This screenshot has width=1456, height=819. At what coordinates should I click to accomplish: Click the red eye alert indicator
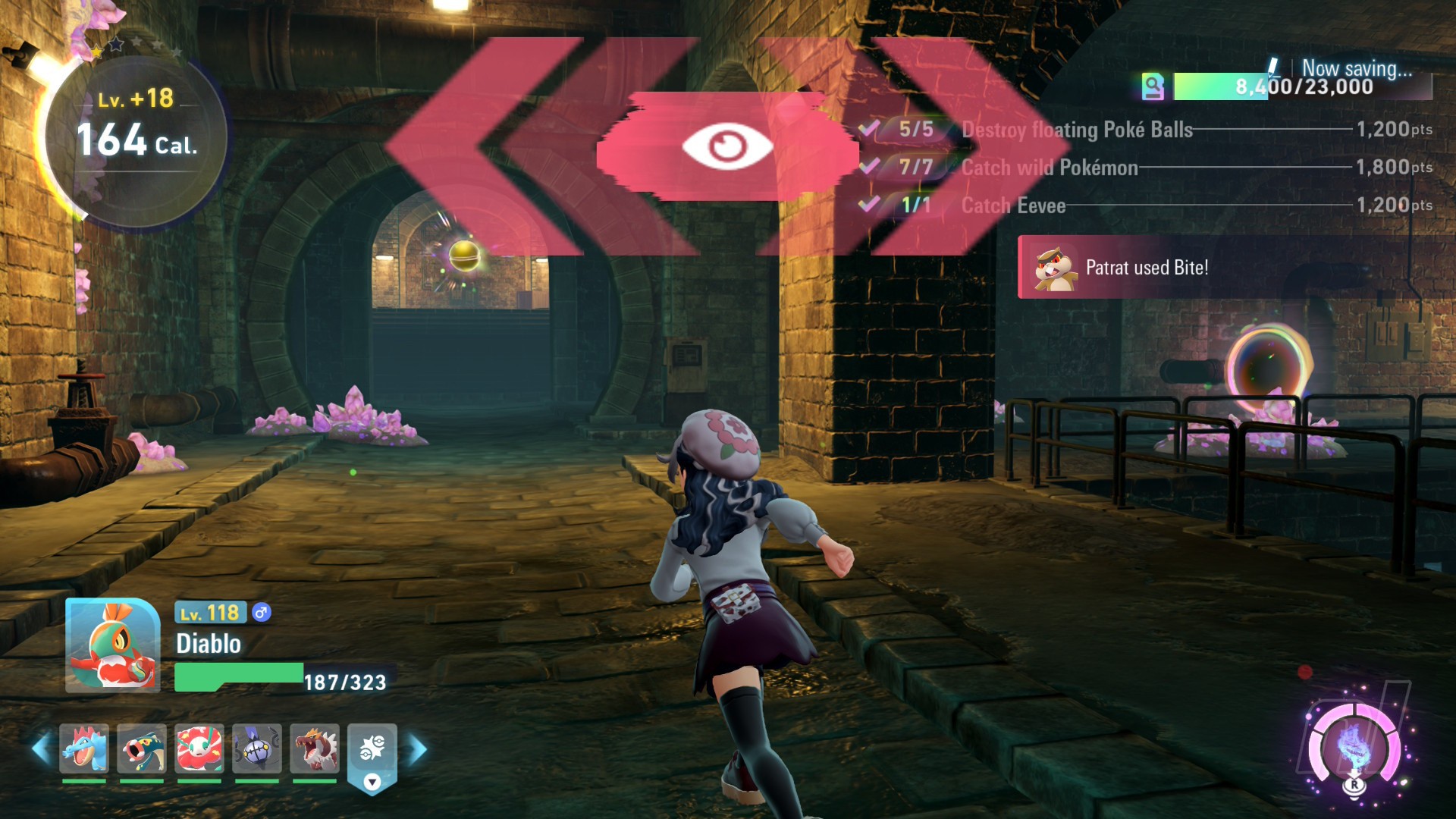click(x=726, y=146)
